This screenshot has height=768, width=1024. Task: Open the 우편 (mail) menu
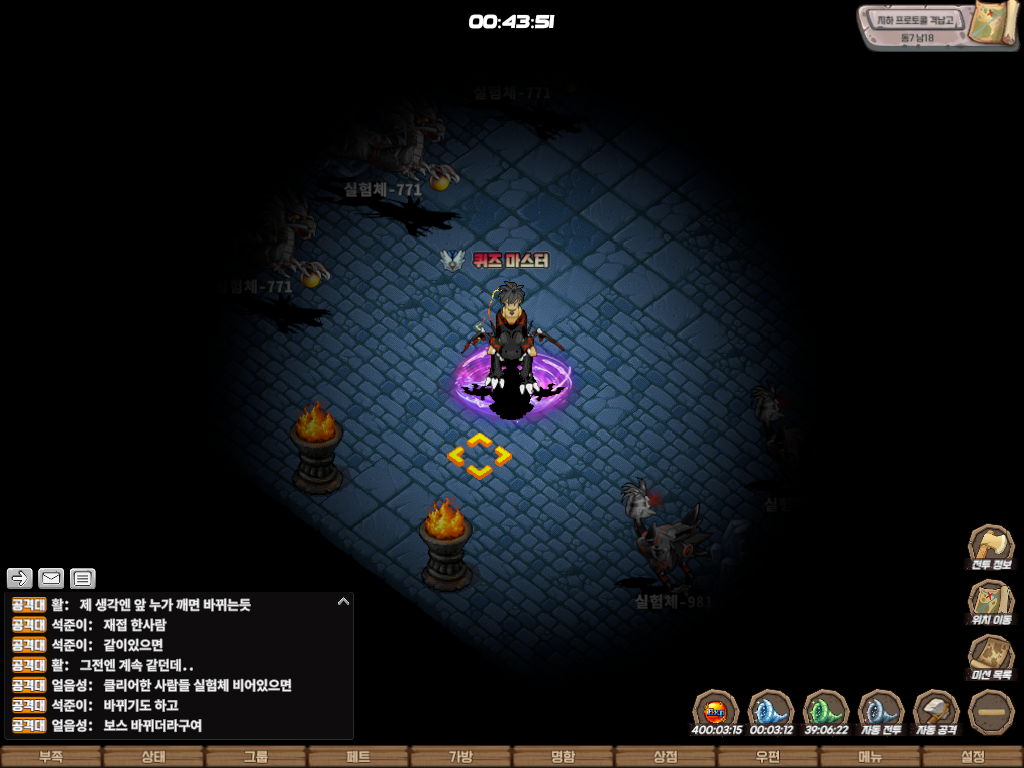[767, 757]
